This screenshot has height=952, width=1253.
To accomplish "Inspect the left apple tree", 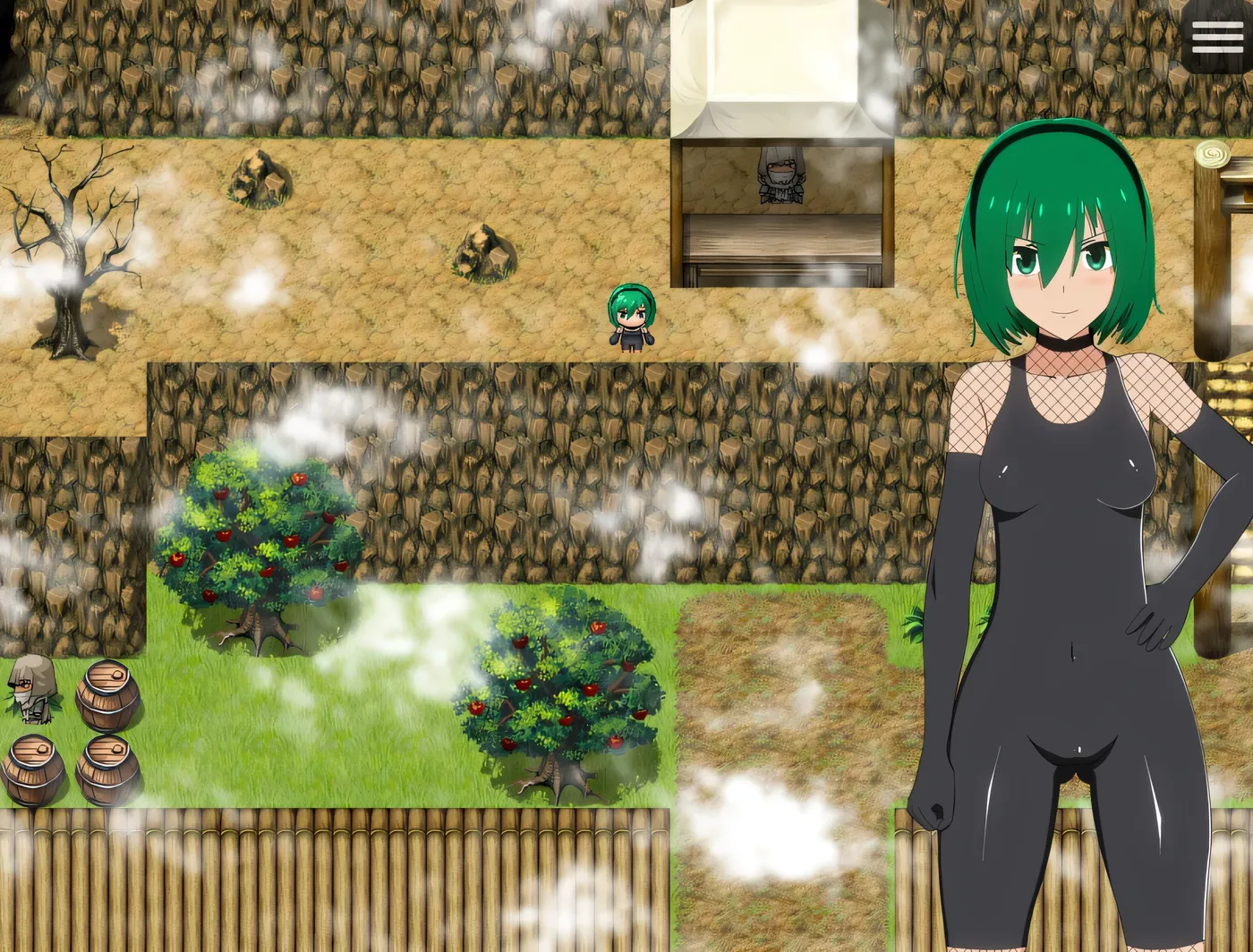I will (260, 537).
